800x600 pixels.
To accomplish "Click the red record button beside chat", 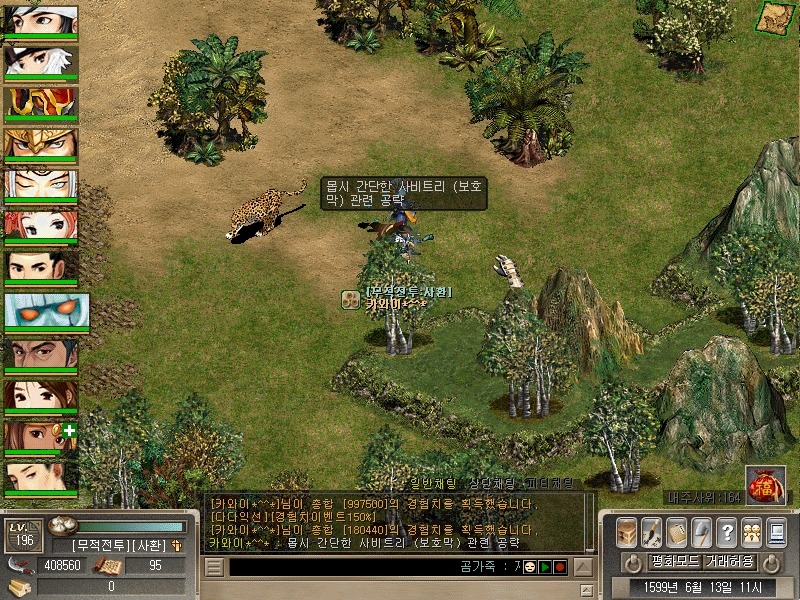I will pos(560,567).
